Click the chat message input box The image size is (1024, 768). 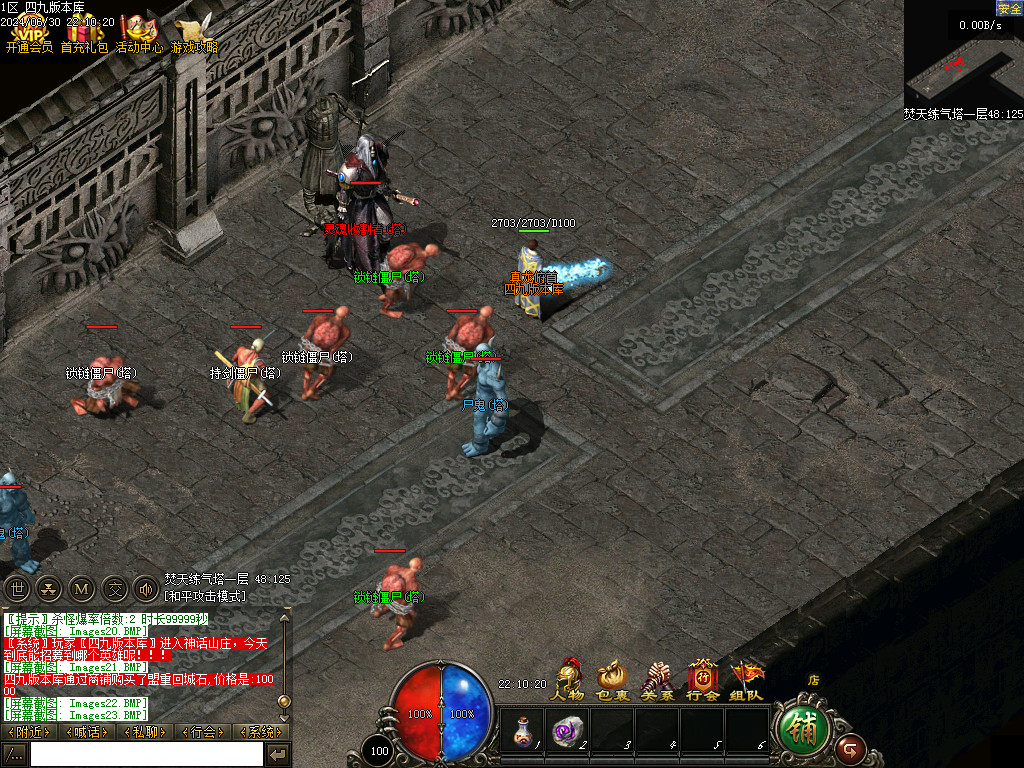[146, 754]
